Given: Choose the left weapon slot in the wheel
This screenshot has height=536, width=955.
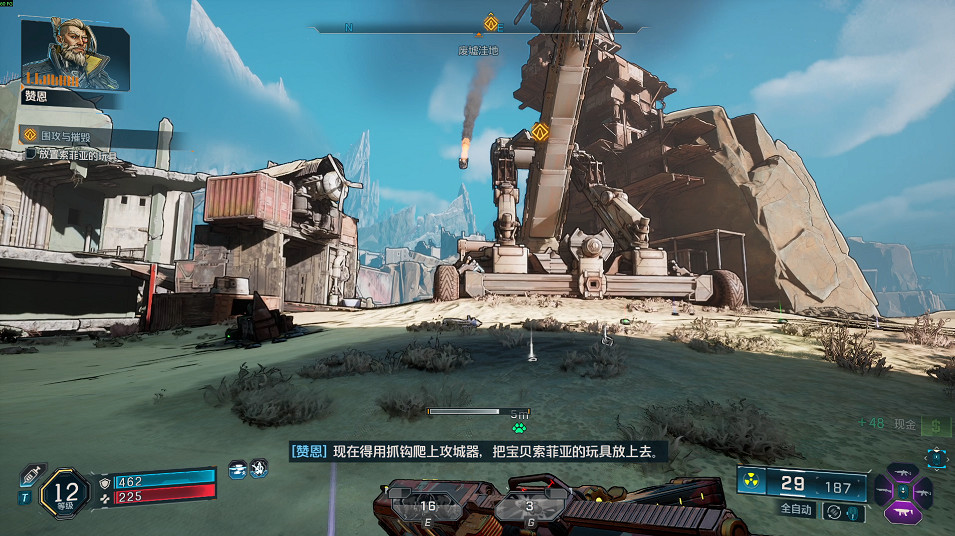Looking at the screenshot, I should [x=885, y=491].
